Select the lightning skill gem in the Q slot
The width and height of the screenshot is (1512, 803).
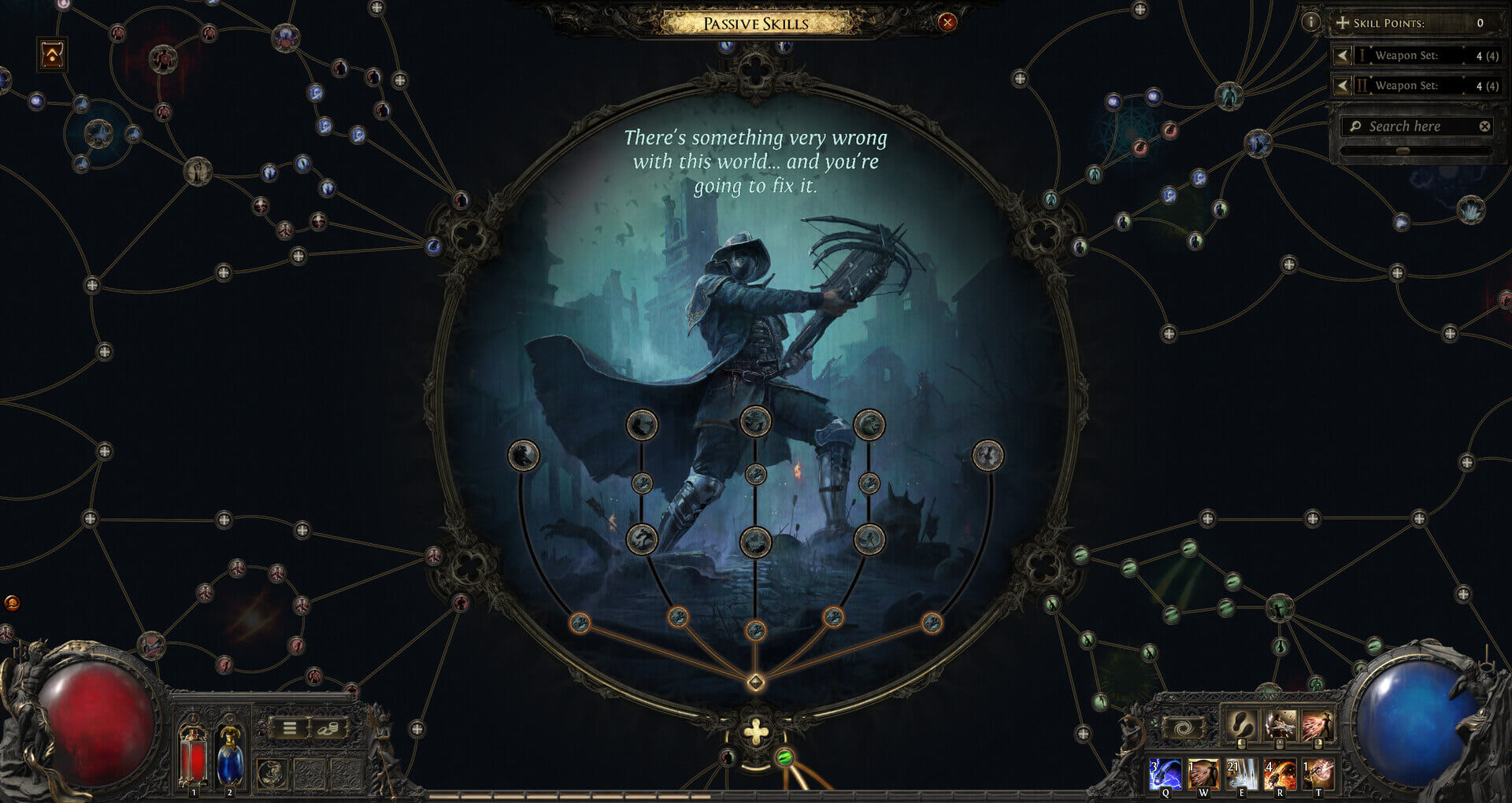[1165, 774]
